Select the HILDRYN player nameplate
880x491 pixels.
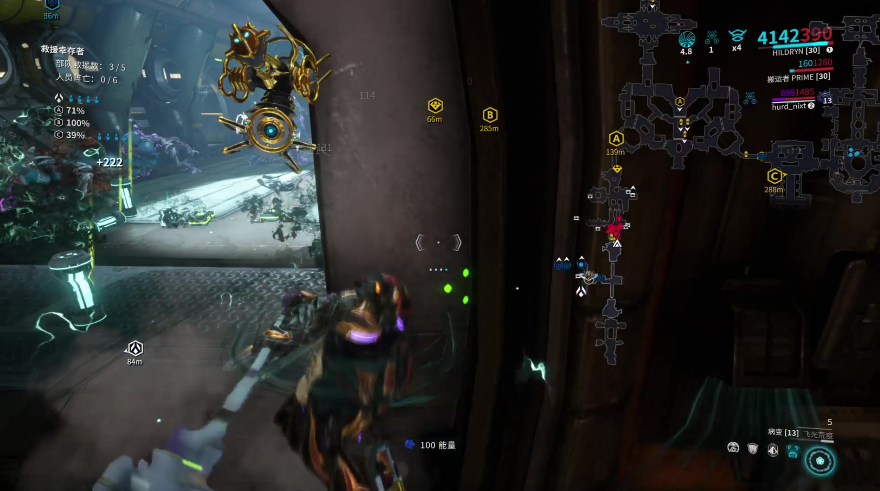pyautogui.click(x=795, y=51)
